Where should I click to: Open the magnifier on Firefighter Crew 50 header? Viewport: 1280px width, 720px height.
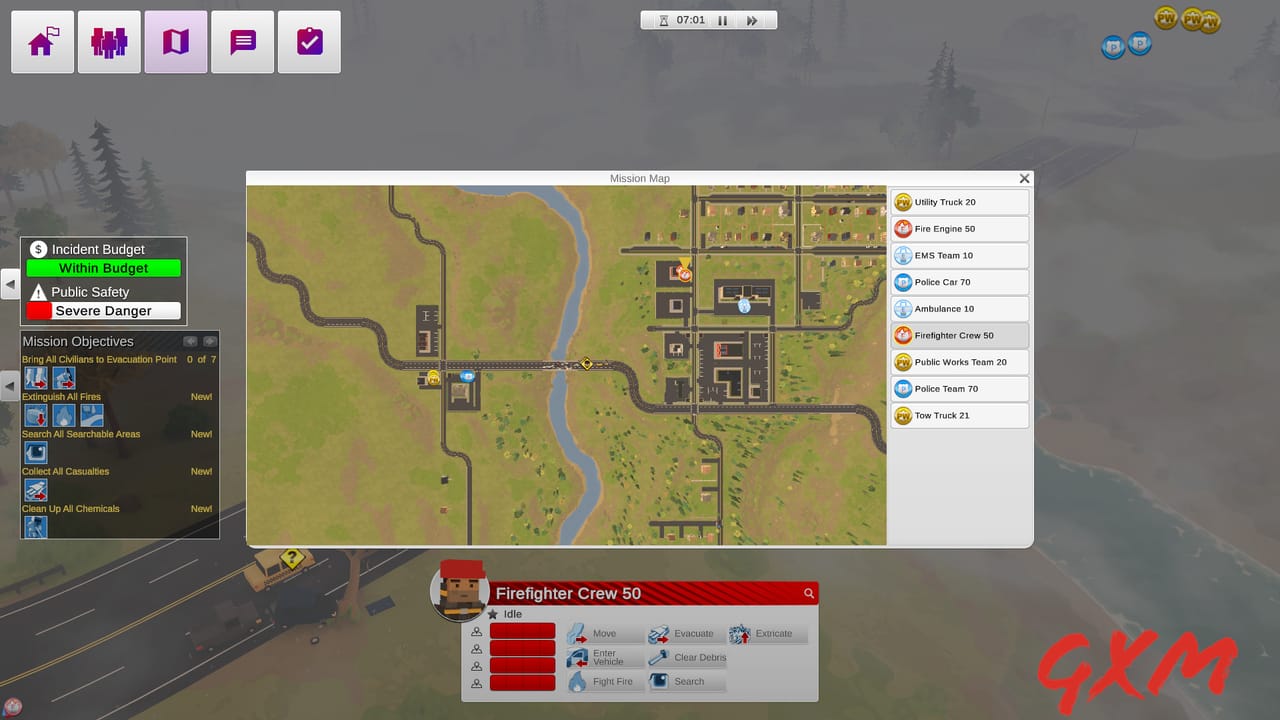(x=809, y=593)
